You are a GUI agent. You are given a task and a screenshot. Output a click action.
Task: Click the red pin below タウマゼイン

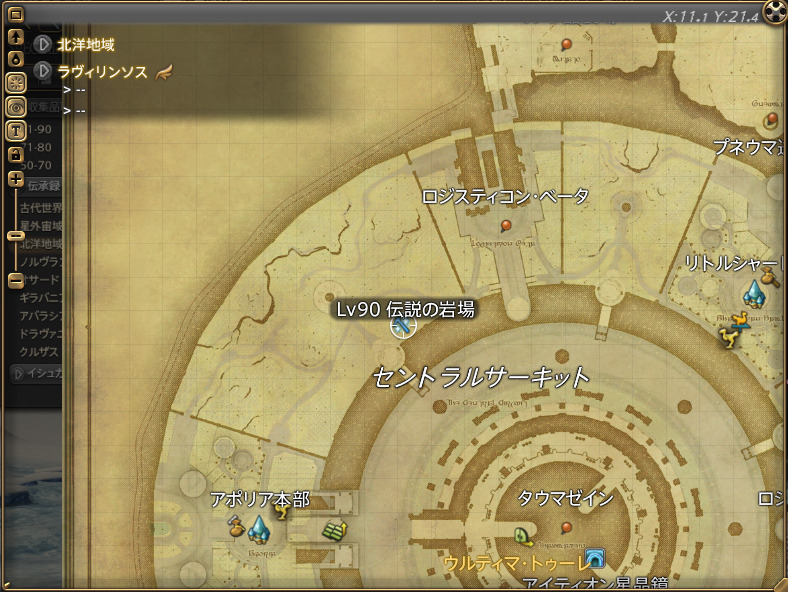click(567, 526)
